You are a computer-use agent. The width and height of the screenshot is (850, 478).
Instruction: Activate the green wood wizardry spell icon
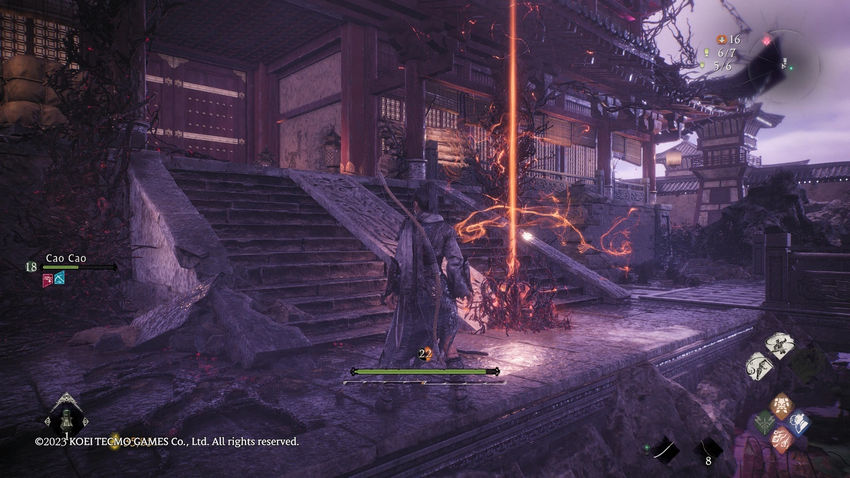coord(765,423)
